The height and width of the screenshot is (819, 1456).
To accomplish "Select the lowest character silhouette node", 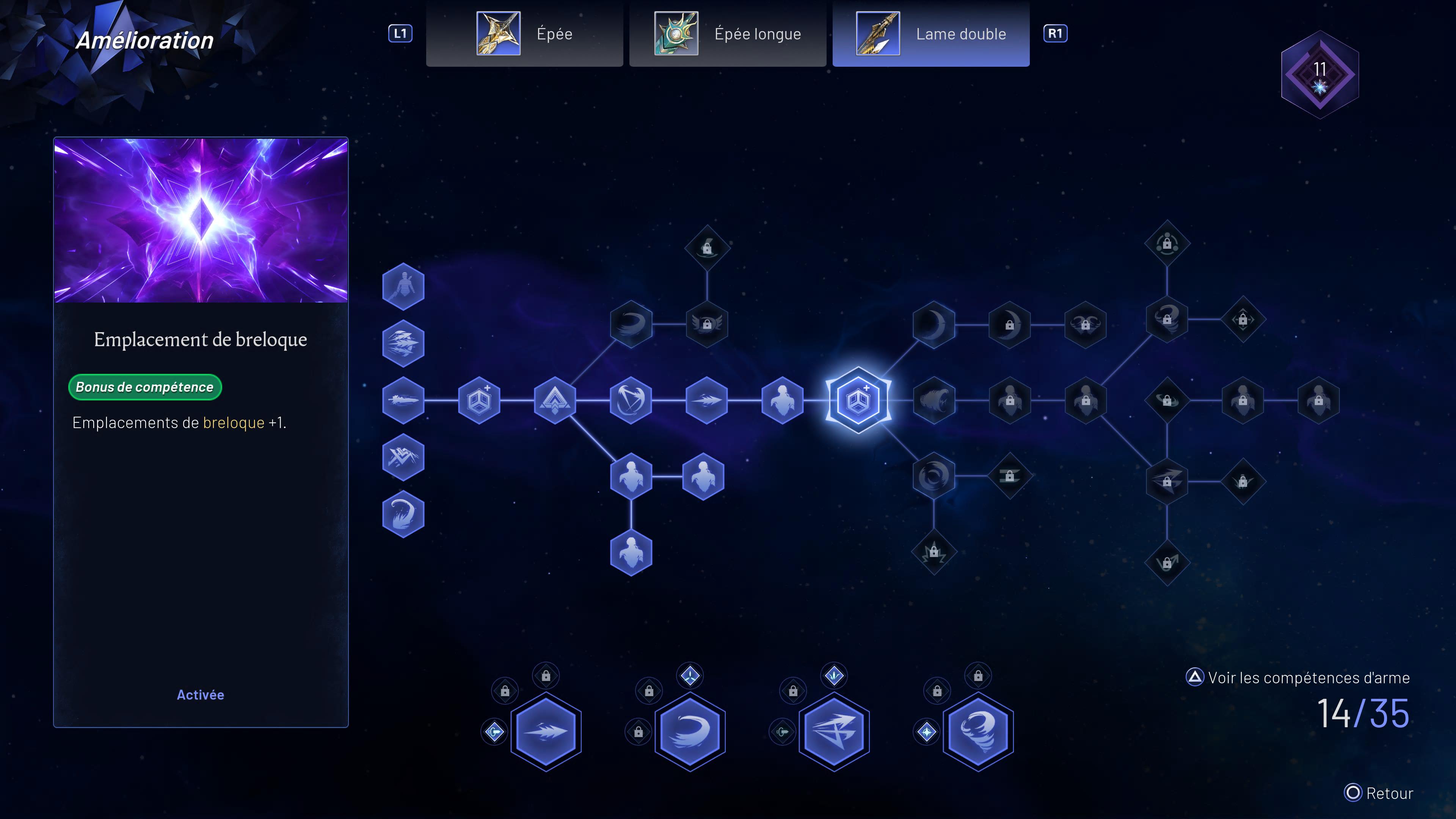I will tap(631, 552).
